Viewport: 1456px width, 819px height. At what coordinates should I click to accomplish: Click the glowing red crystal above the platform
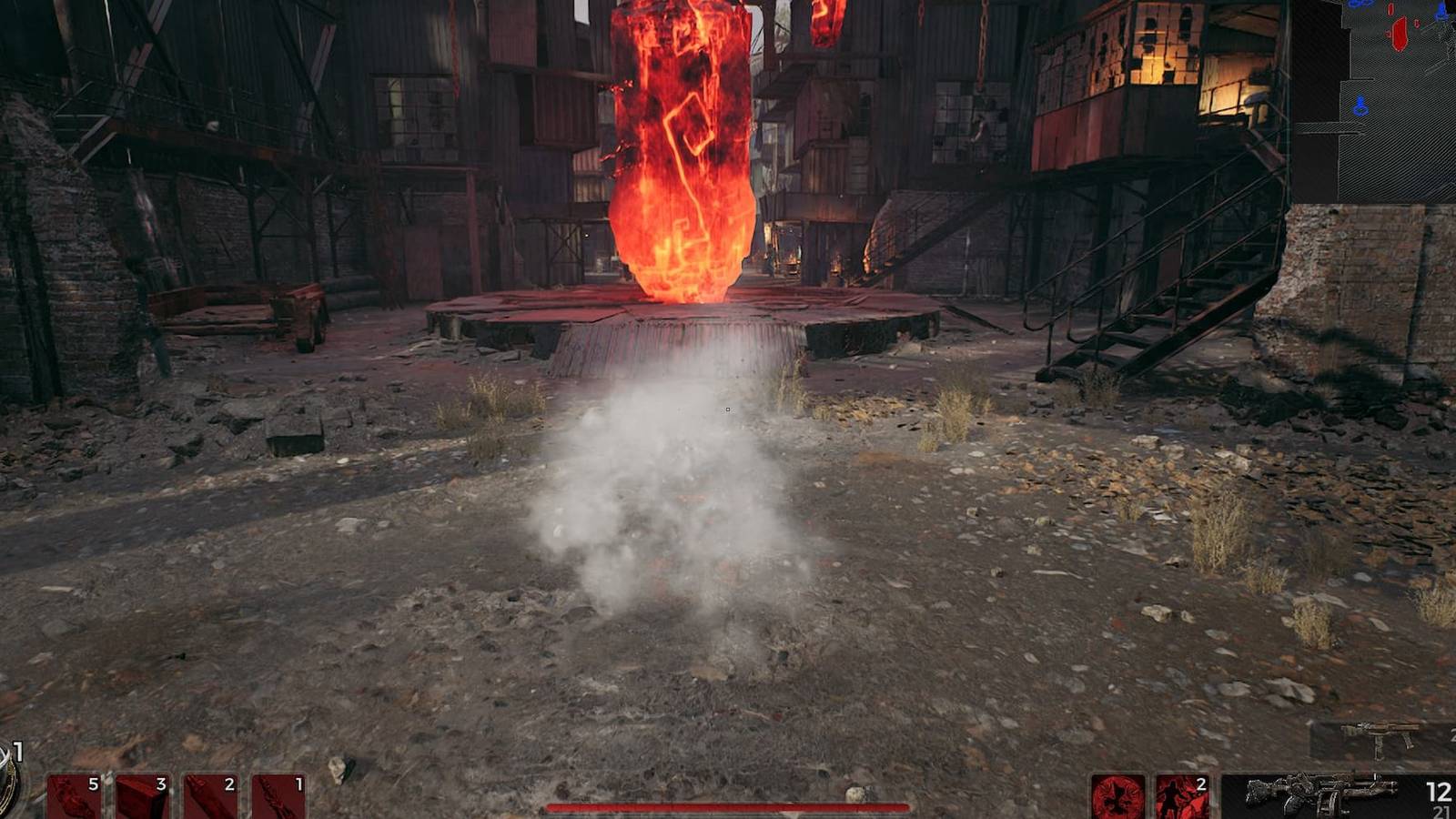tap(682, 146)
